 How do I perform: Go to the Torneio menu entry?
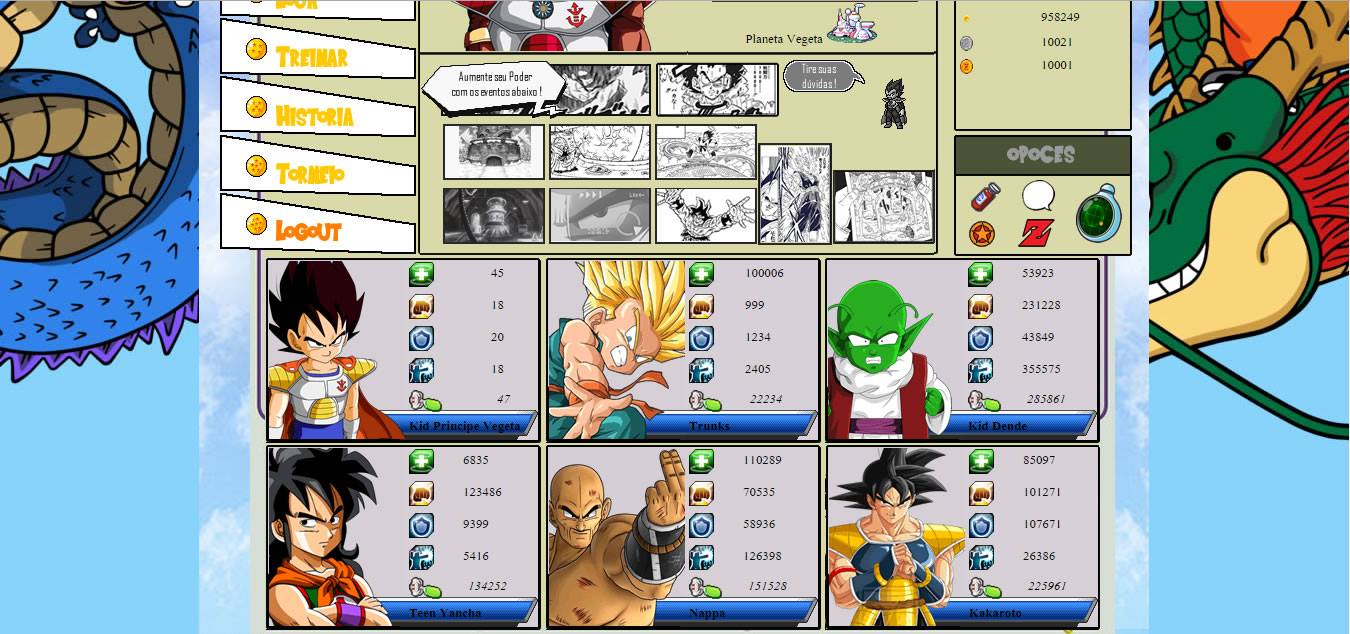(x=310, y=174)
